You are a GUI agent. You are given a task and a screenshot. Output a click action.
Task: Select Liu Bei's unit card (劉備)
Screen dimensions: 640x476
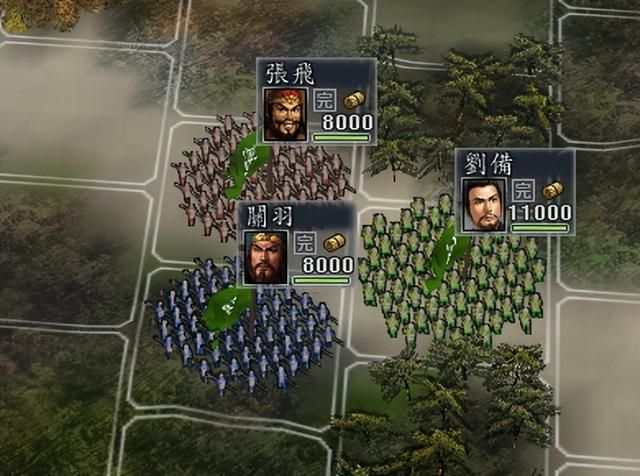516,191
